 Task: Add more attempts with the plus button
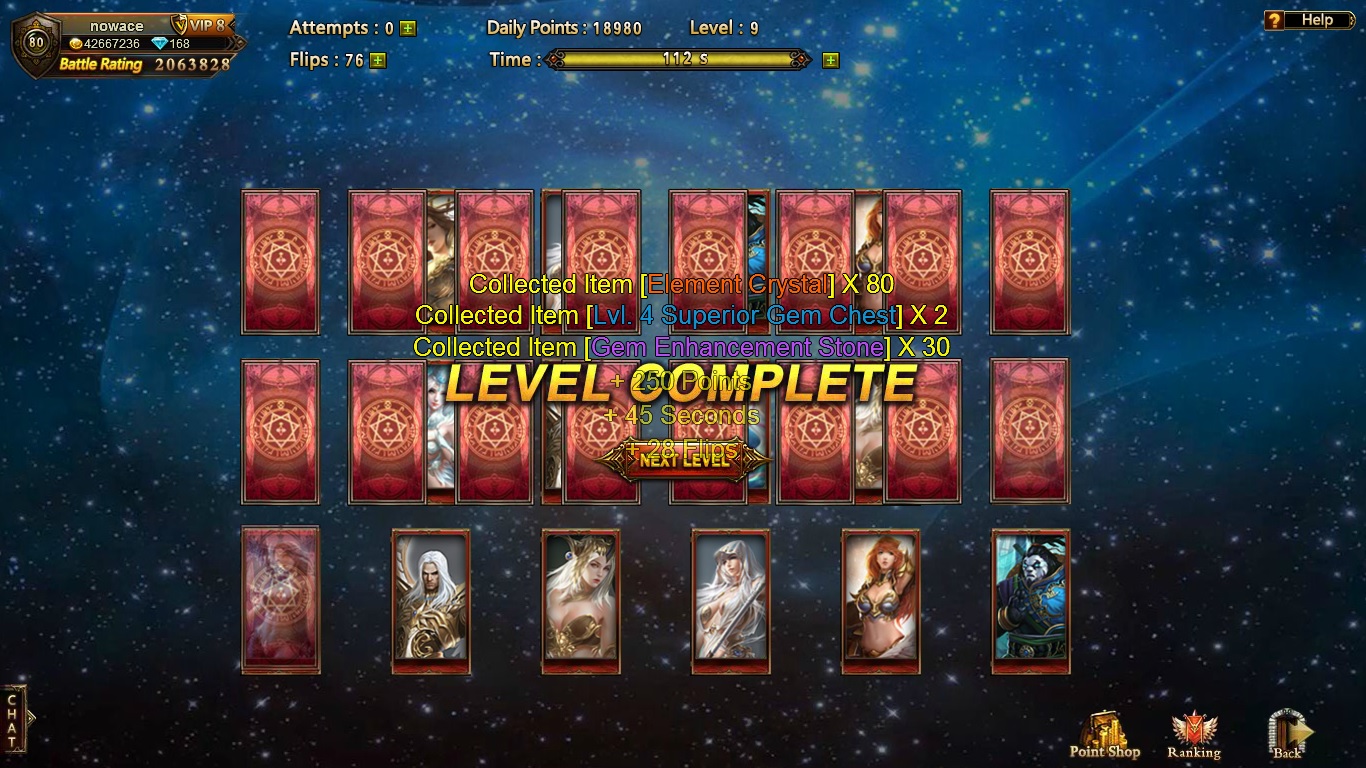pyautogui.click(x=408, y=29)
